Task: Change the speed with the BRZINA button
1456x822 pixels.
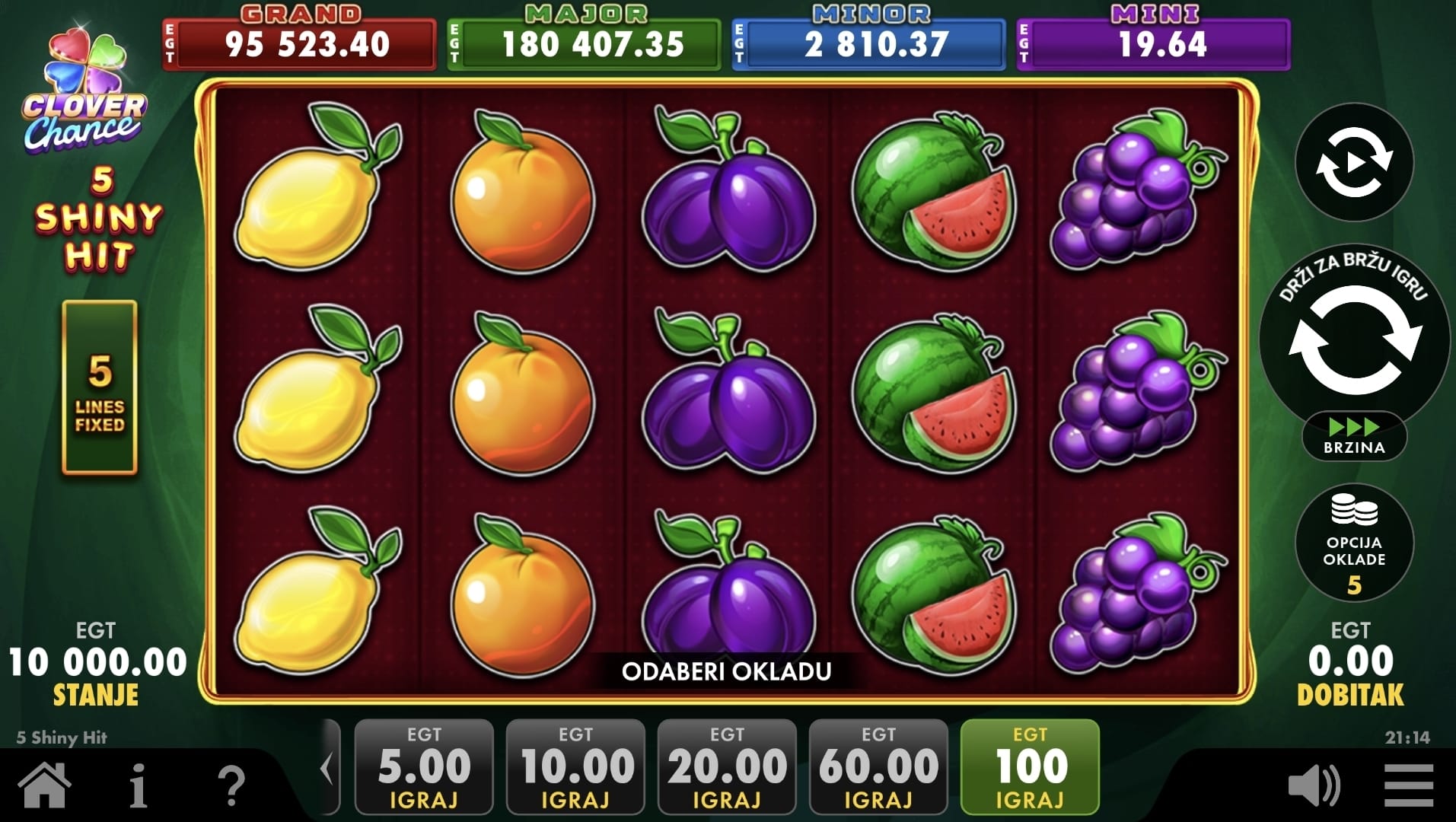Action: pyautogui.click(x=1354, y=437)
